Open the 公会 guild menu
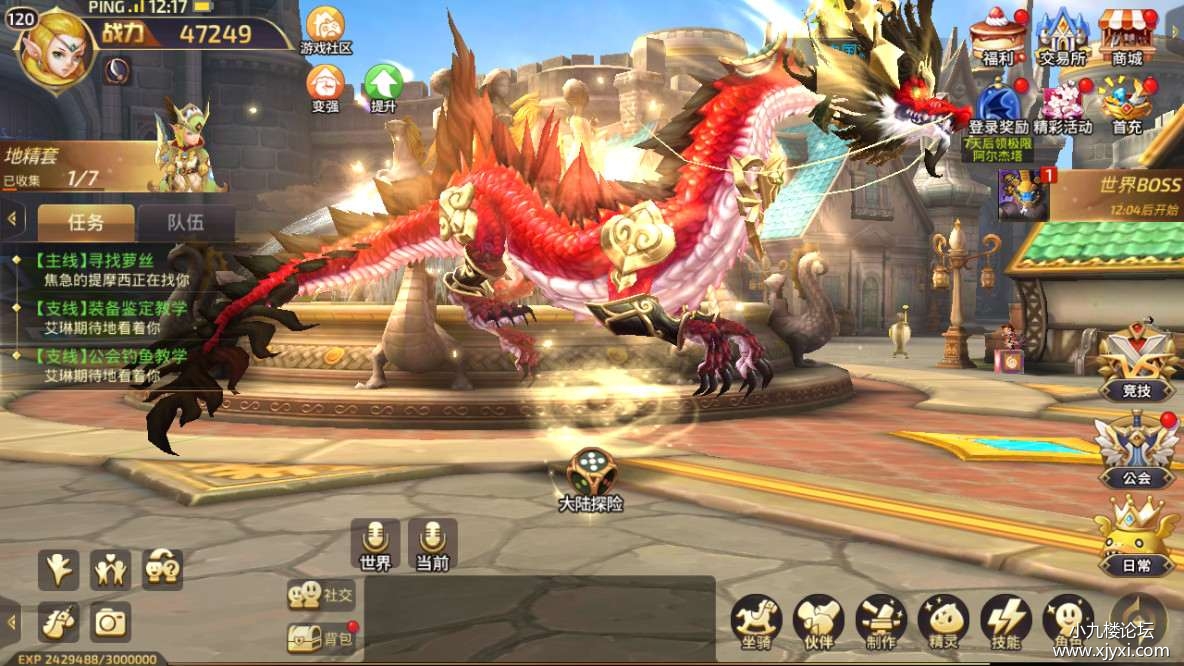The image size is (1184, 666). 1135,450
